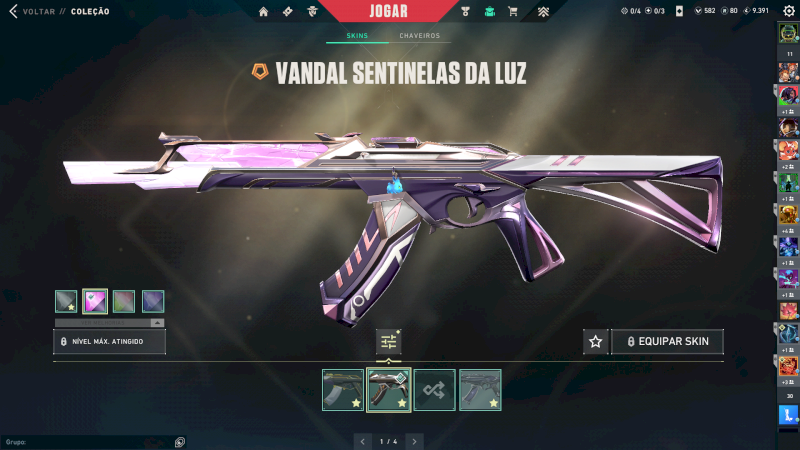Open the store cart icon
This screenshot has height=450, width=800.
513,12
